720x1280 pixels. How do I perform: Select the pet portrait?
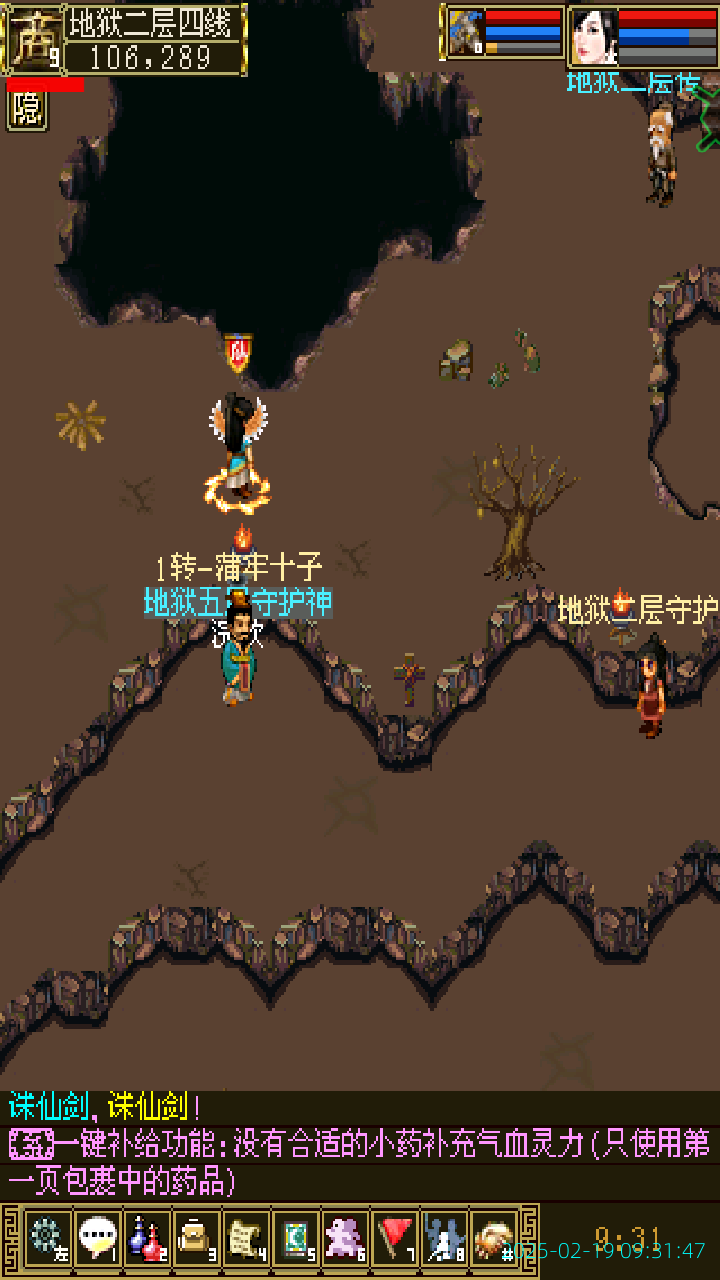[465, 33]
